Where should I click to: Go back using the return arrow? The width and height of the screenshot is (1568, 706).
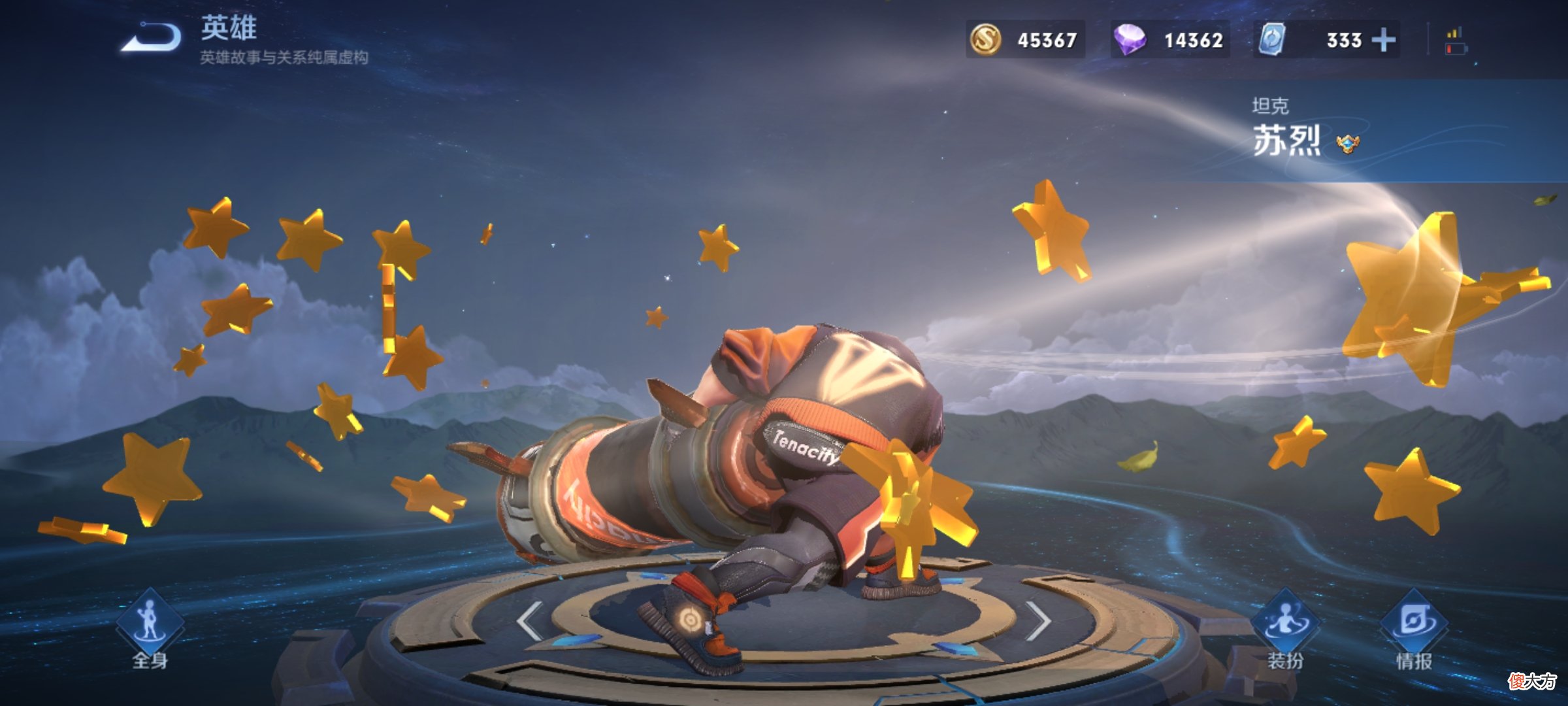(x=152, y=37)
